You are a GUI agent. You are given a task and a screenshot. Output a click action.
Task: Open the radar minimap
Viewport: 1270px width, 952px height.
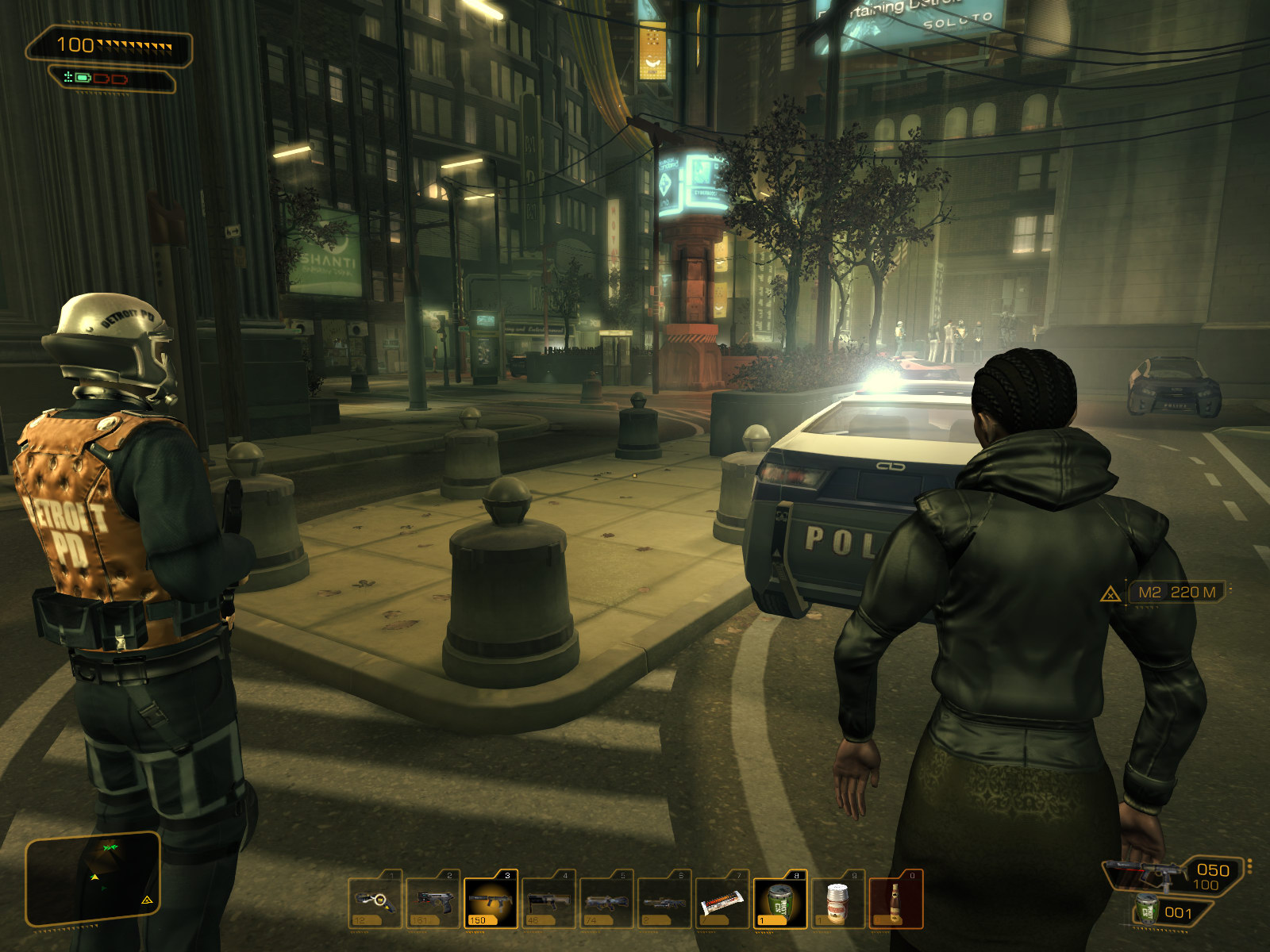[x=93, y=879]
